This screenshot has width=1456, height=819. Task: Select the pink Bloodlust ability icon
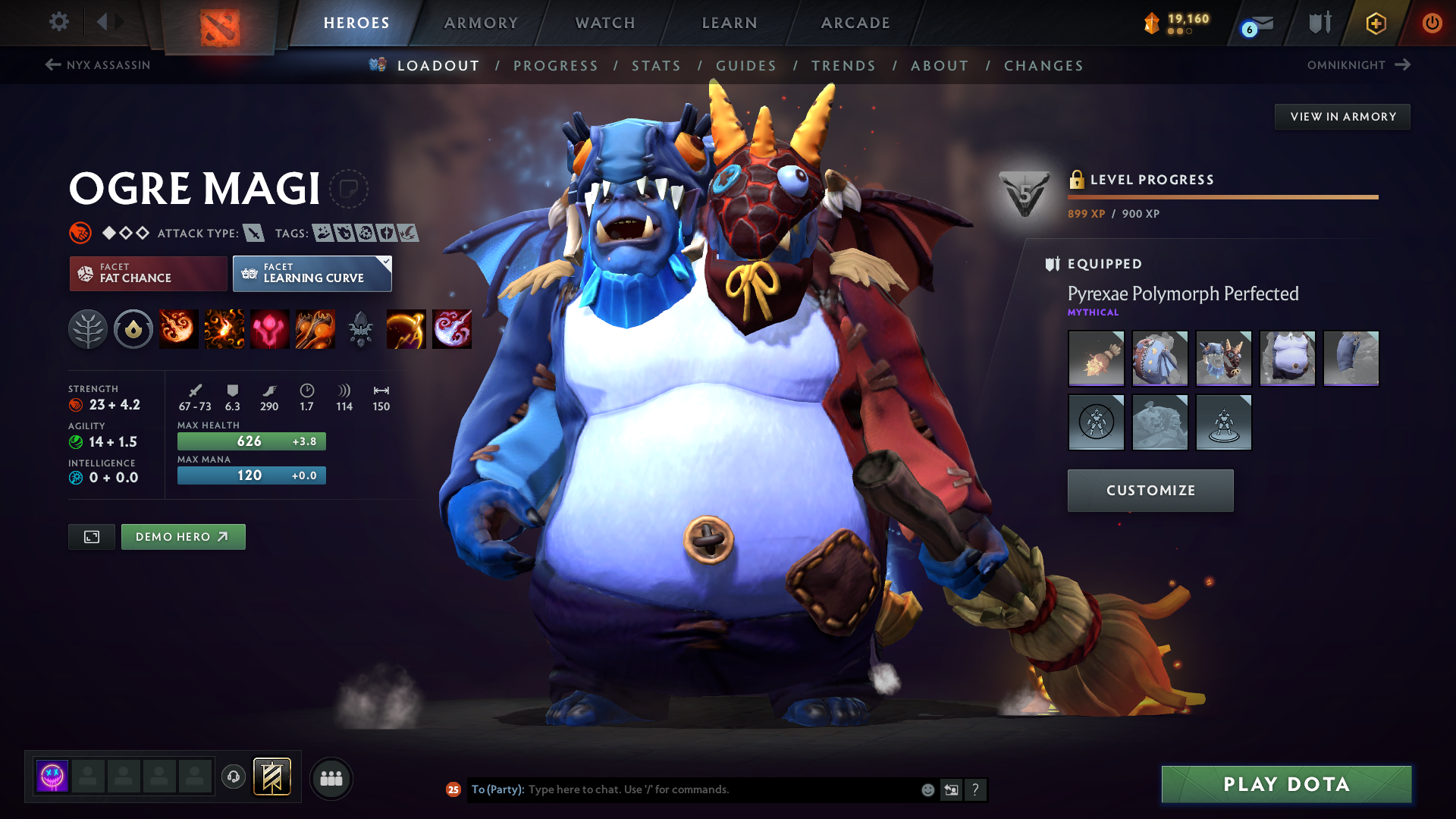point(269,328)
